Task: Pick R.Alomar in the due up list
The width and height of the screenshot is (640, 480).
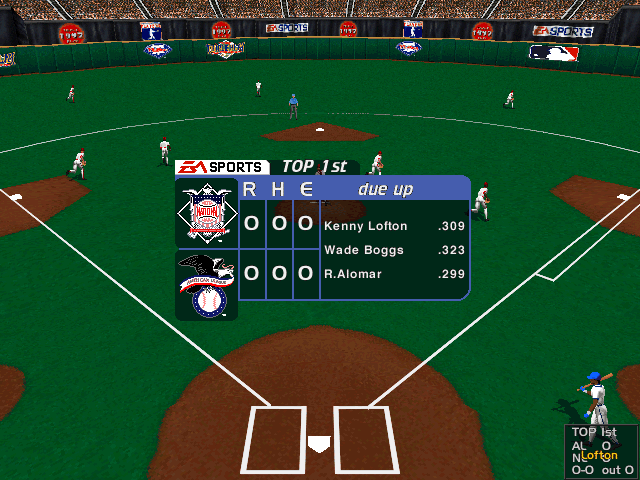Action: point(352,274)
